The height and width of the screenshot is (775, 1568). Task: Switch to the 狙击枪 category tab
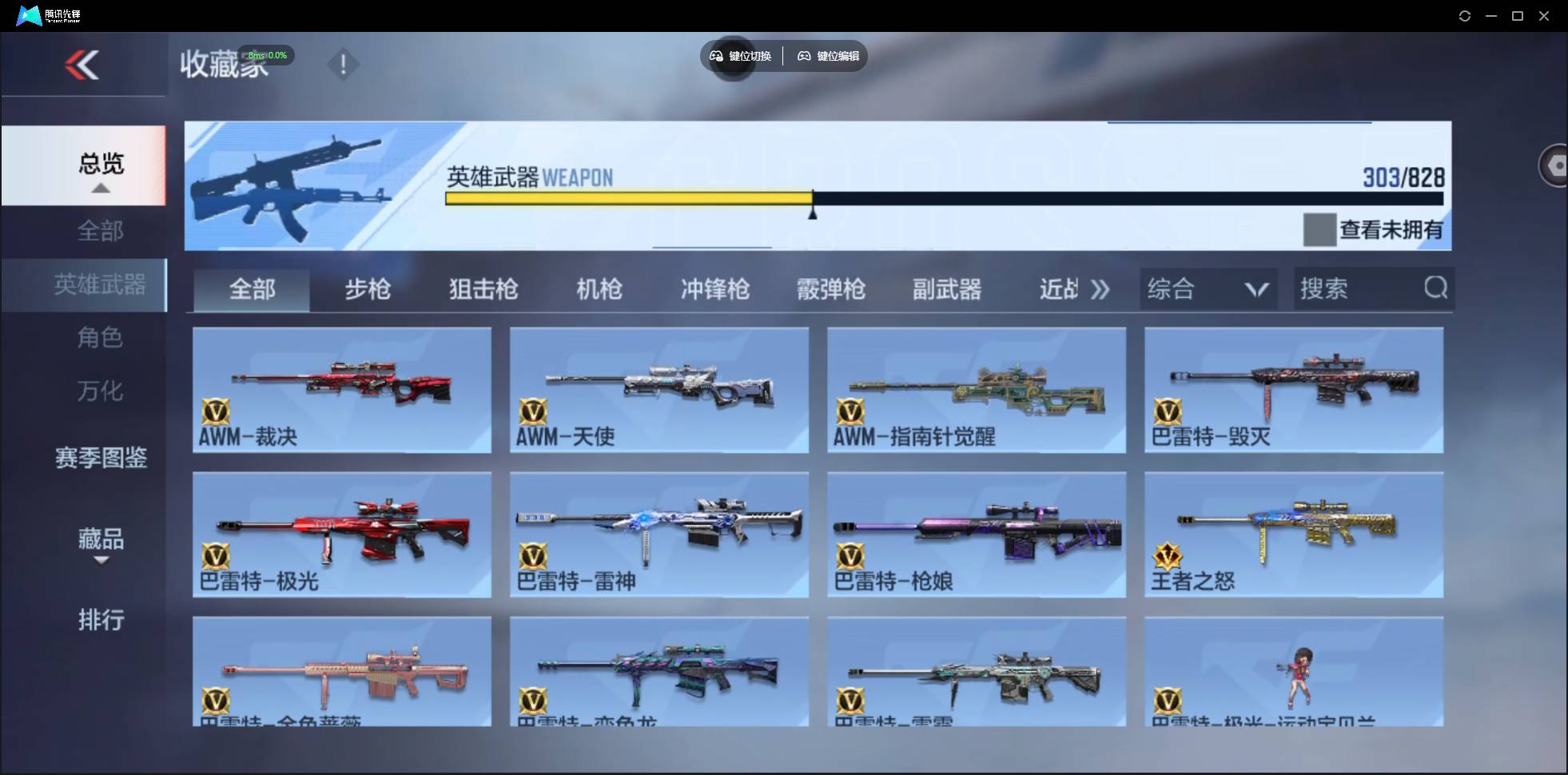(483, 289)
